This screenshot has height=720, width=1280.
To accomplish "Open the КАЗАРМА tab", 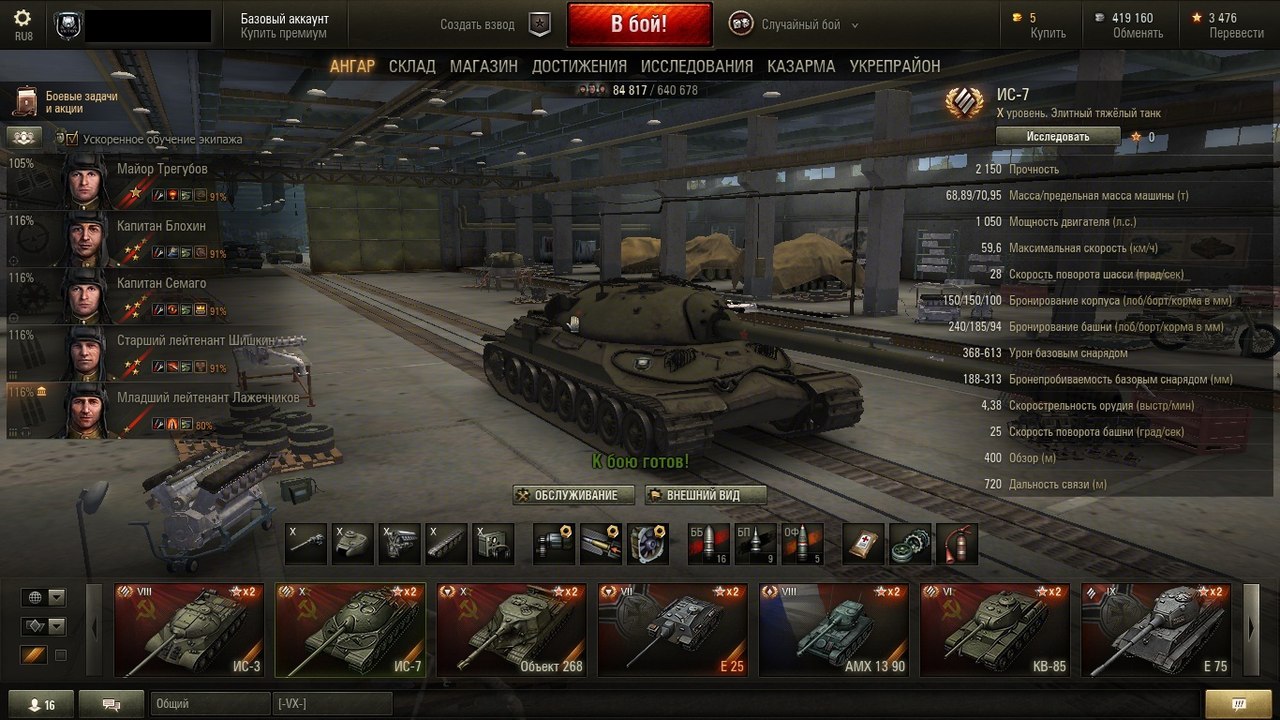I will 801,66.
